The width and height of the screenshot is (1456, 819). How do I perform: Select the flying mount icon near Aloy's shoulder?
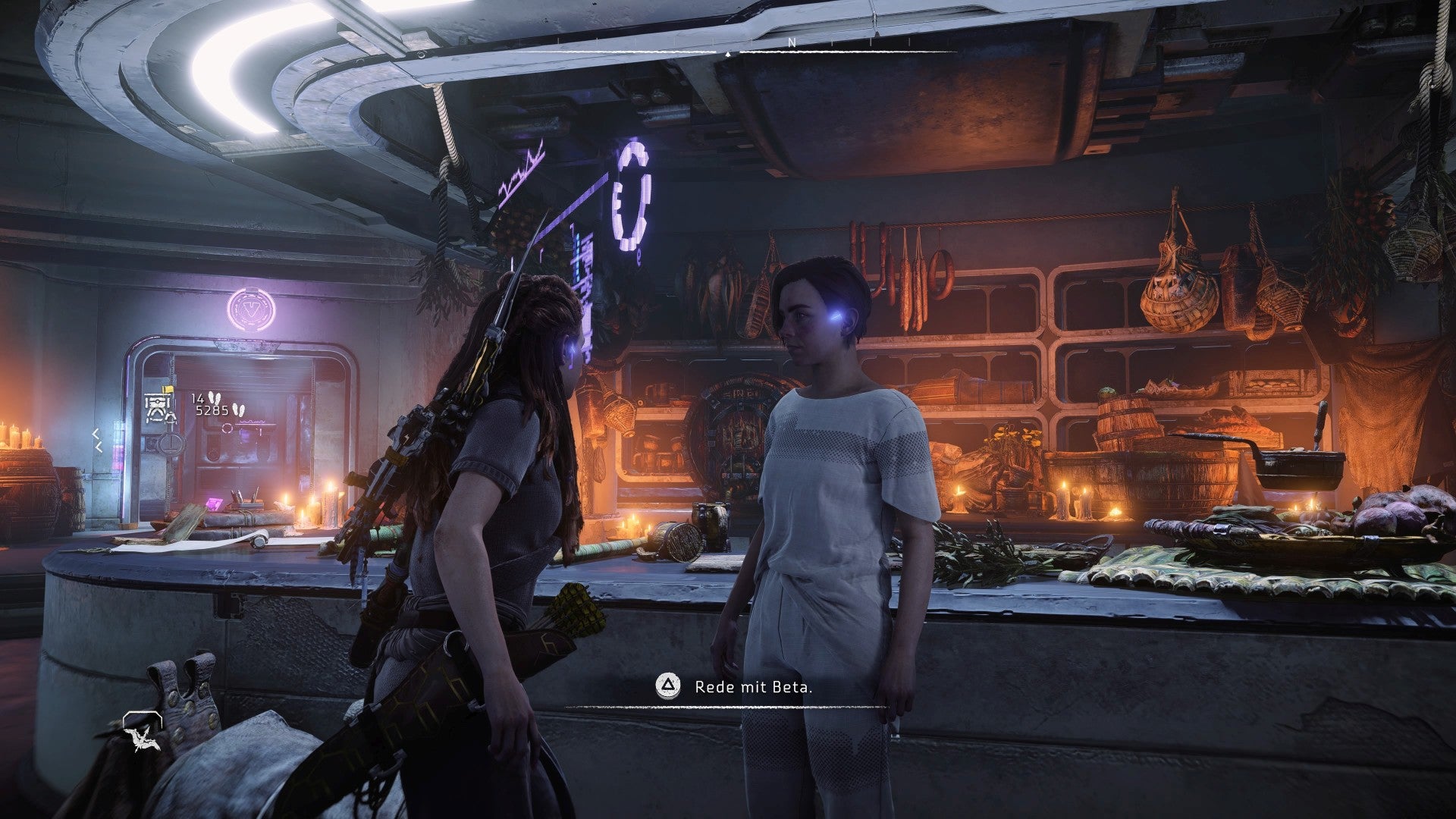pyautogui.click(x=142, y=740)
